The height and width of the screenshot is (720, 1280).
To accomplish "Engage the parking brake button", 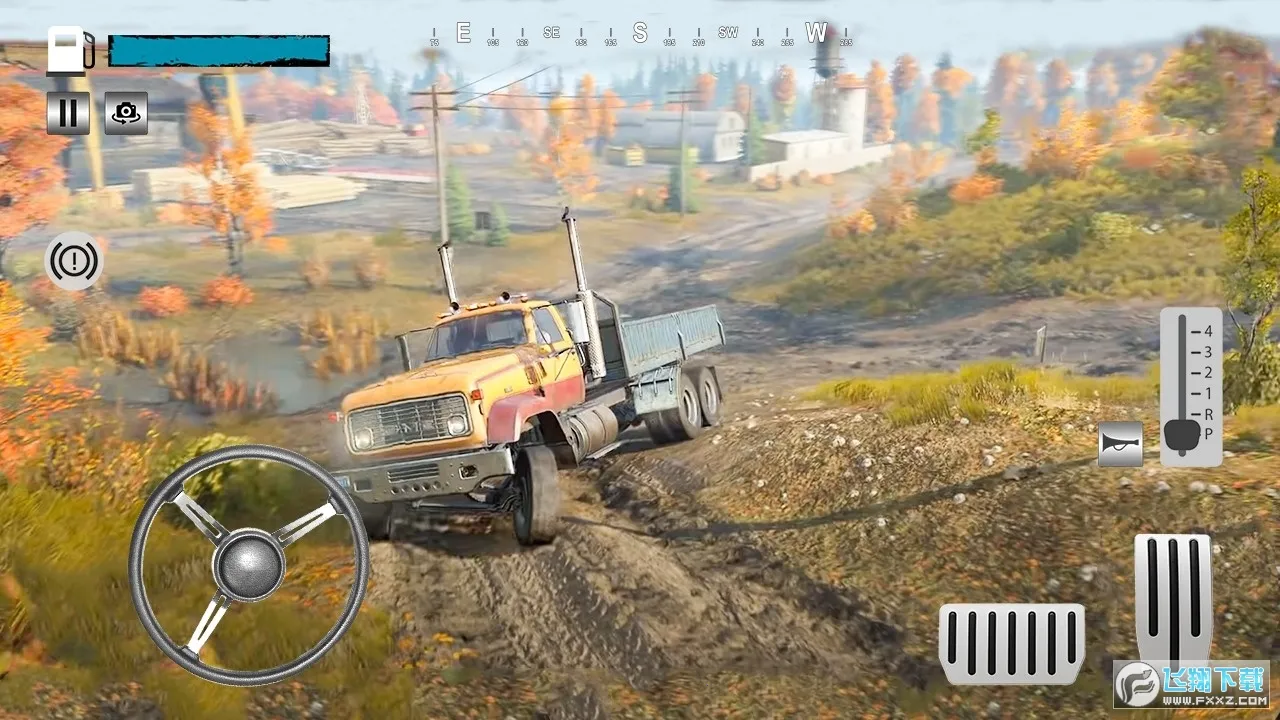I will (x=74, y=262).
